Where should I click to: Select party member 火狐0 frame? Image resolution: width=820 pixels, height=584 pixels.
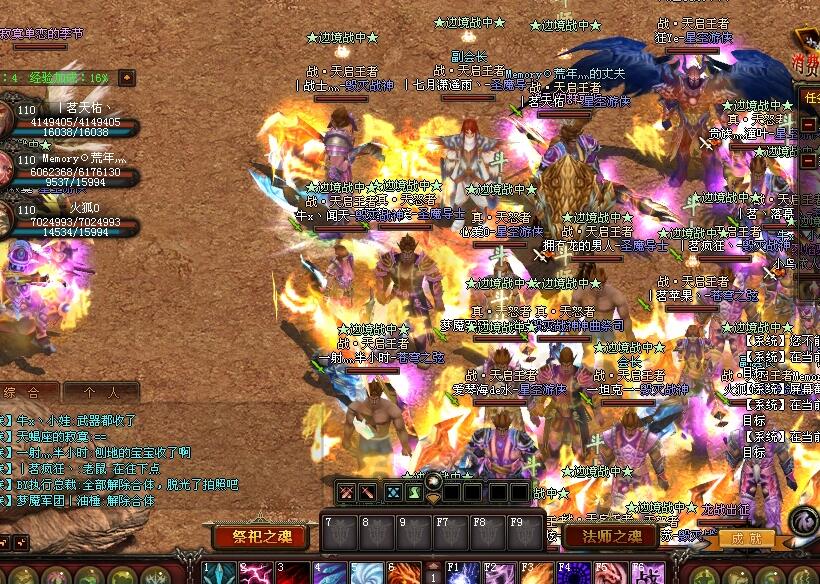(x=68, y=219)
